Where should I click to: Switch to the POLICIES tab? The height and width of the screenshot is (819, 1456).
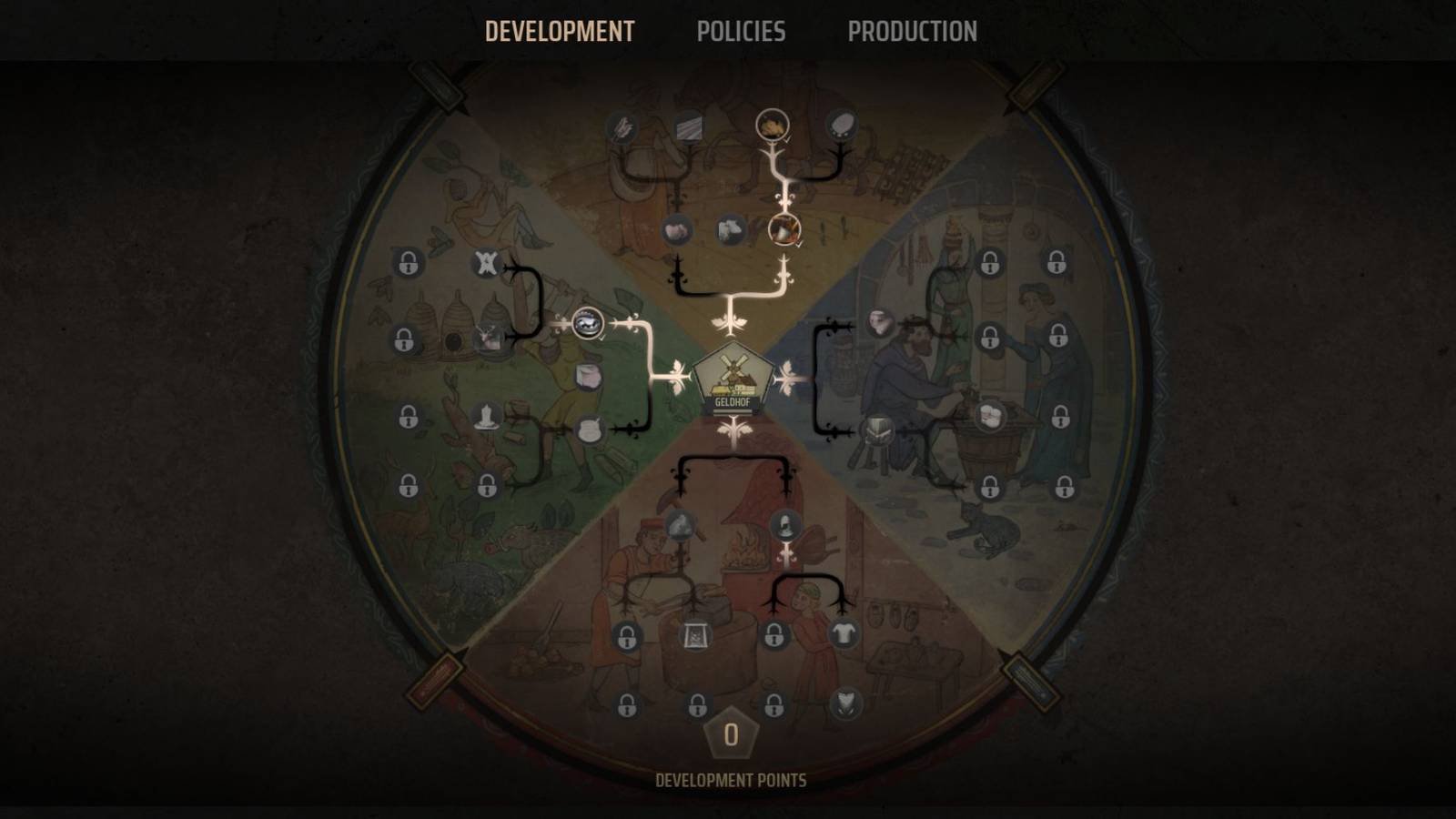[x=743, y=32]
